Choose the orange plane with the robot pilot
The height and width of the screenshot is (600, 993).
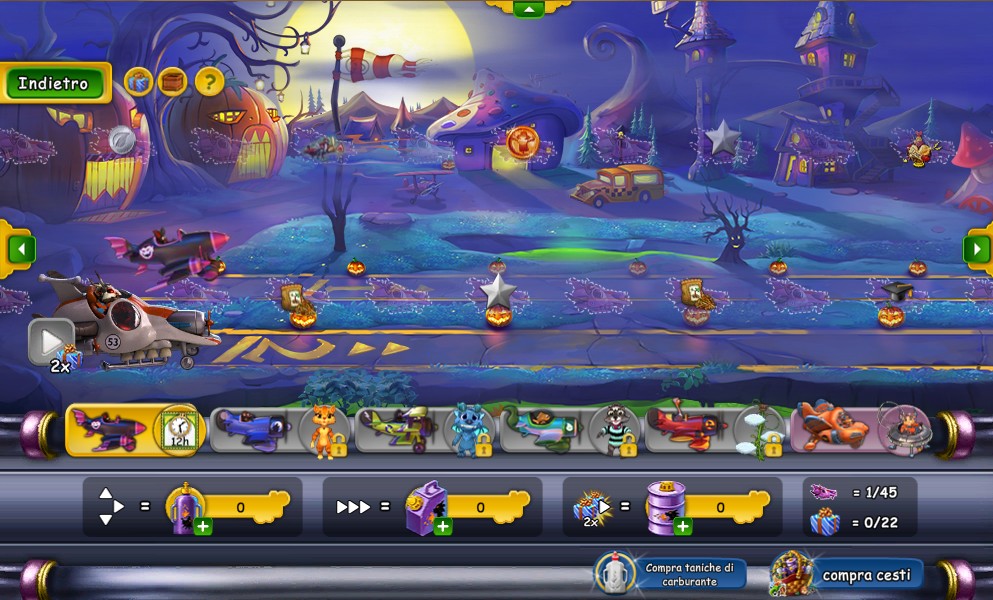coord(862,430)
